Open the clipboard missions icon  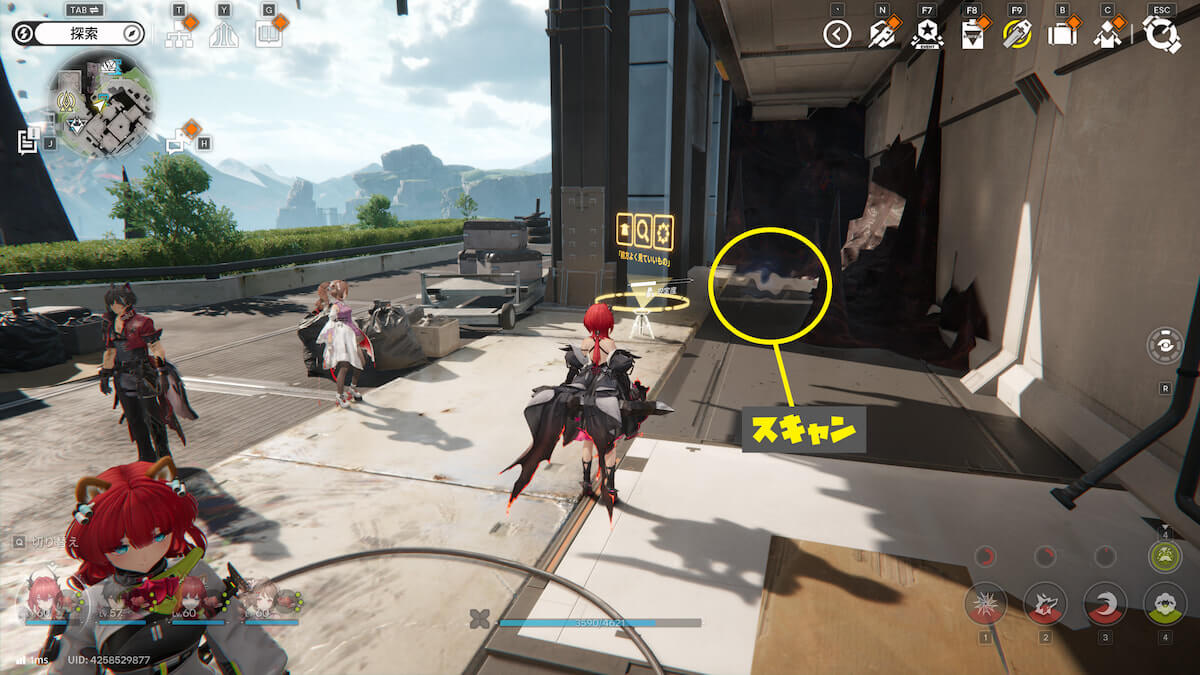click(x=971, y=35)
